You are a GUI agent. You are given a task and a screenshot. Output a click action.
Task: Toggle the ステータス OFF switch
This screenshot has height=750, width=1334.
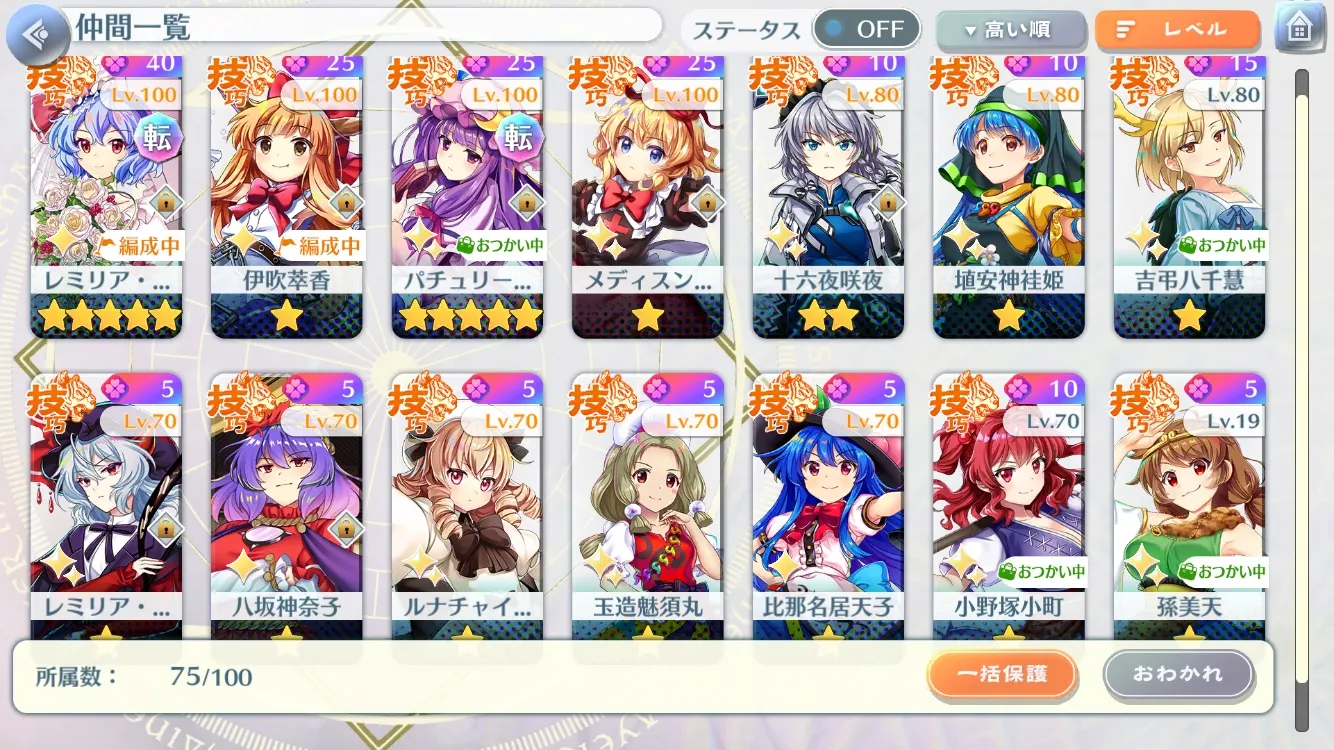pyautogui.click(x=866, y=29)
